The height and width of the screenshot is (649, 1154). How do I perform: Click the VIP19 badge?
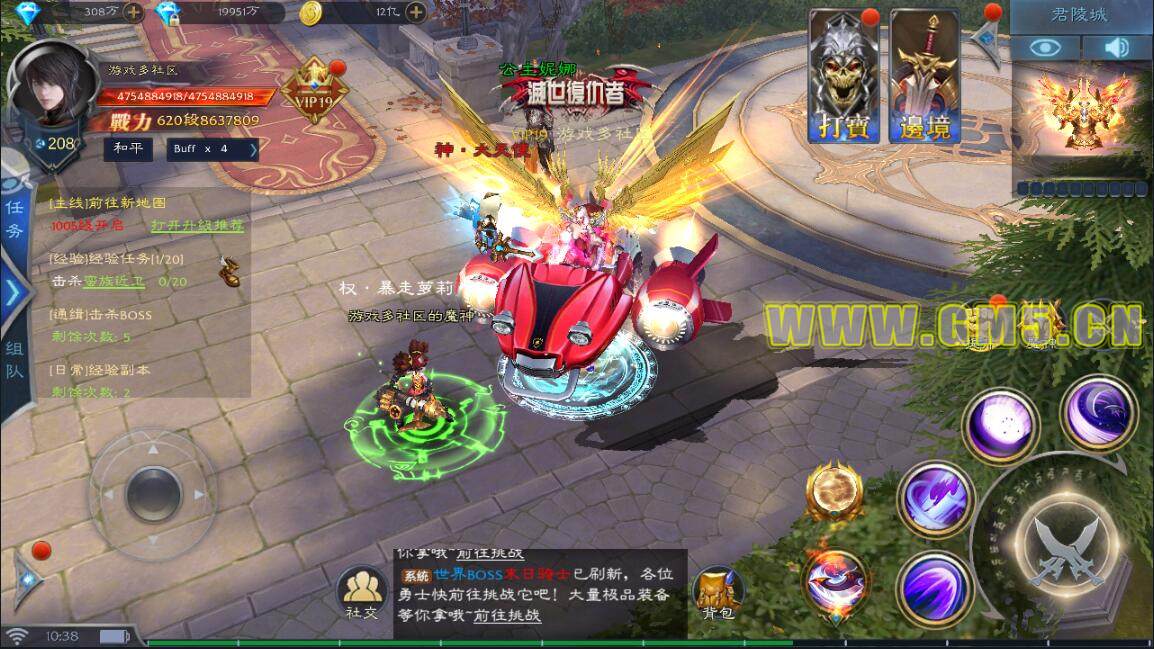click(x=312, y=92)
